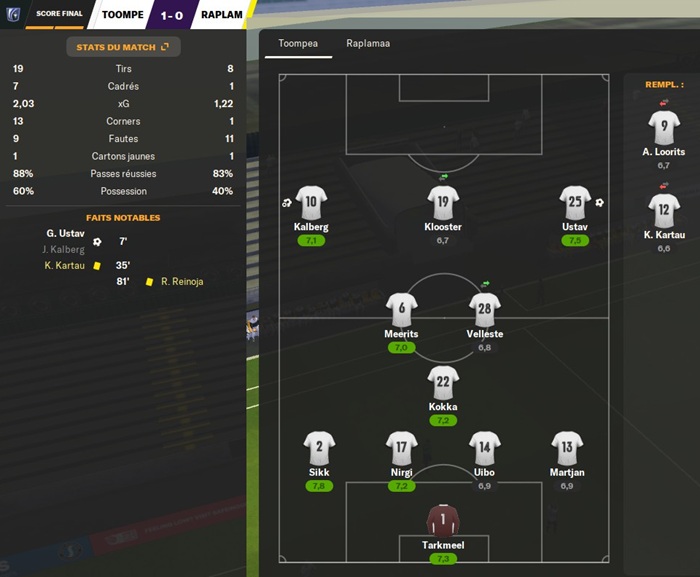
Task: Open R. Reinoja's yellow card entry
Action: [181, 282]
